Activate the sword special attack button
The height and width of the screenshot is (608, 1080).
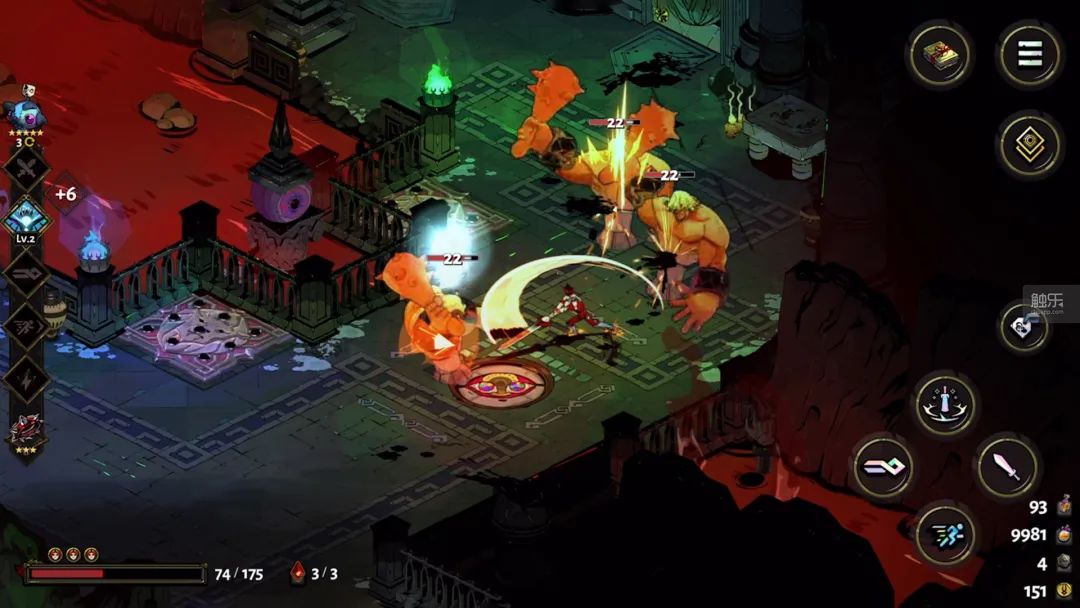click(x=945, y=404)
